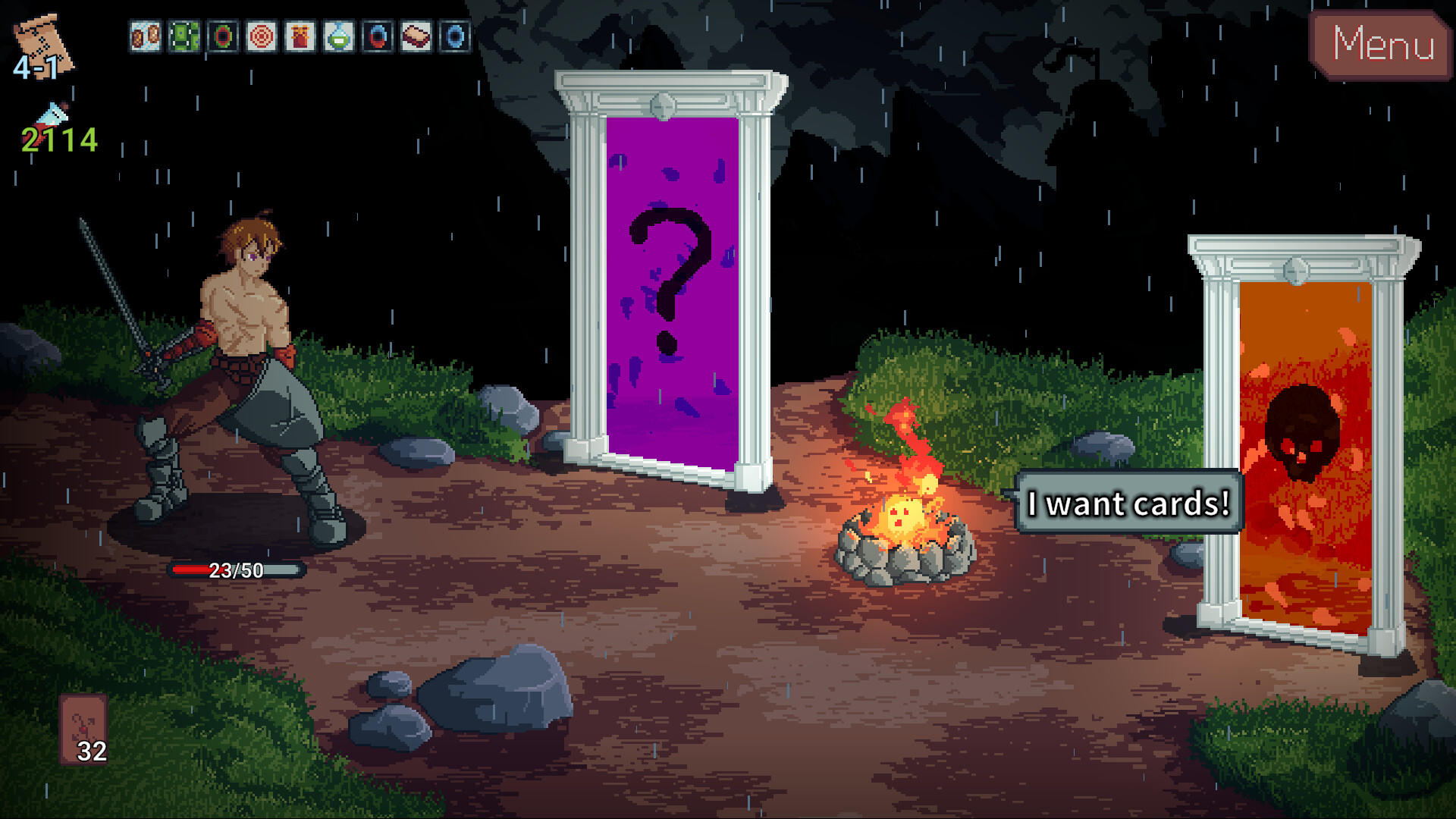
Task: Click the orange jar equipment icon
Action: pyautogui.click(x=302, y=34)
